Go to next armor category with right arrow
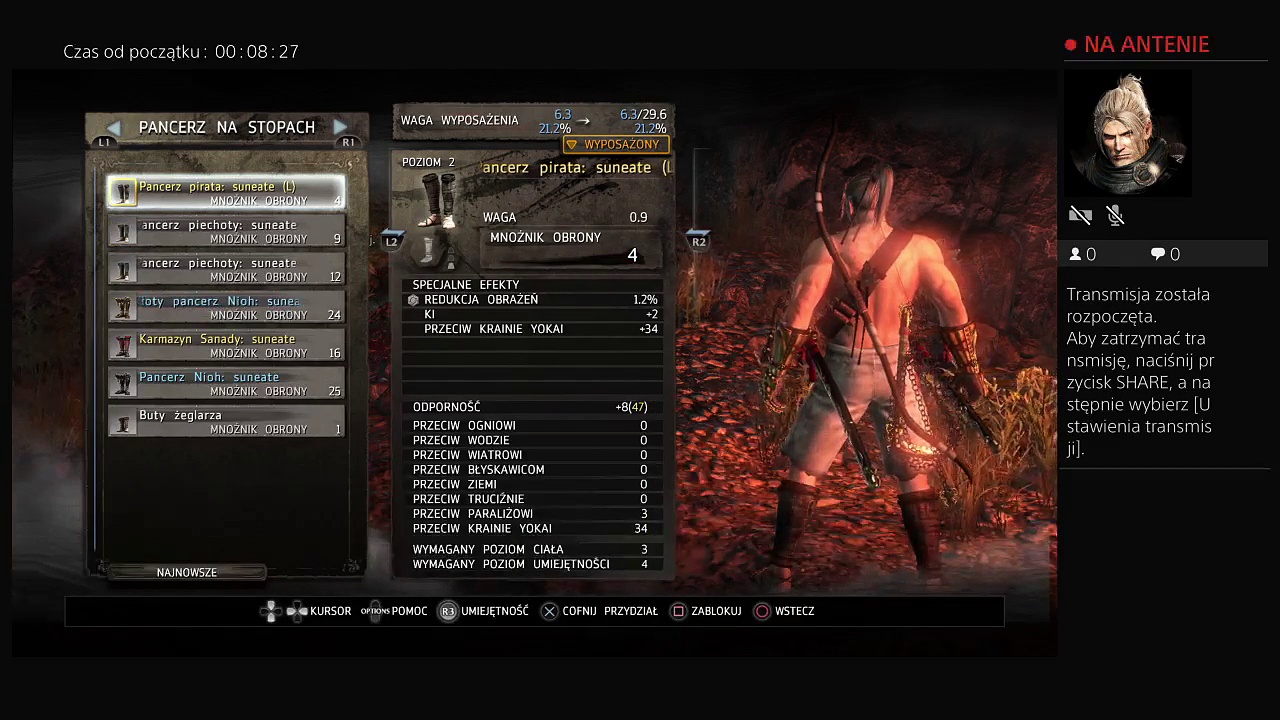 (x=340, y=127)
